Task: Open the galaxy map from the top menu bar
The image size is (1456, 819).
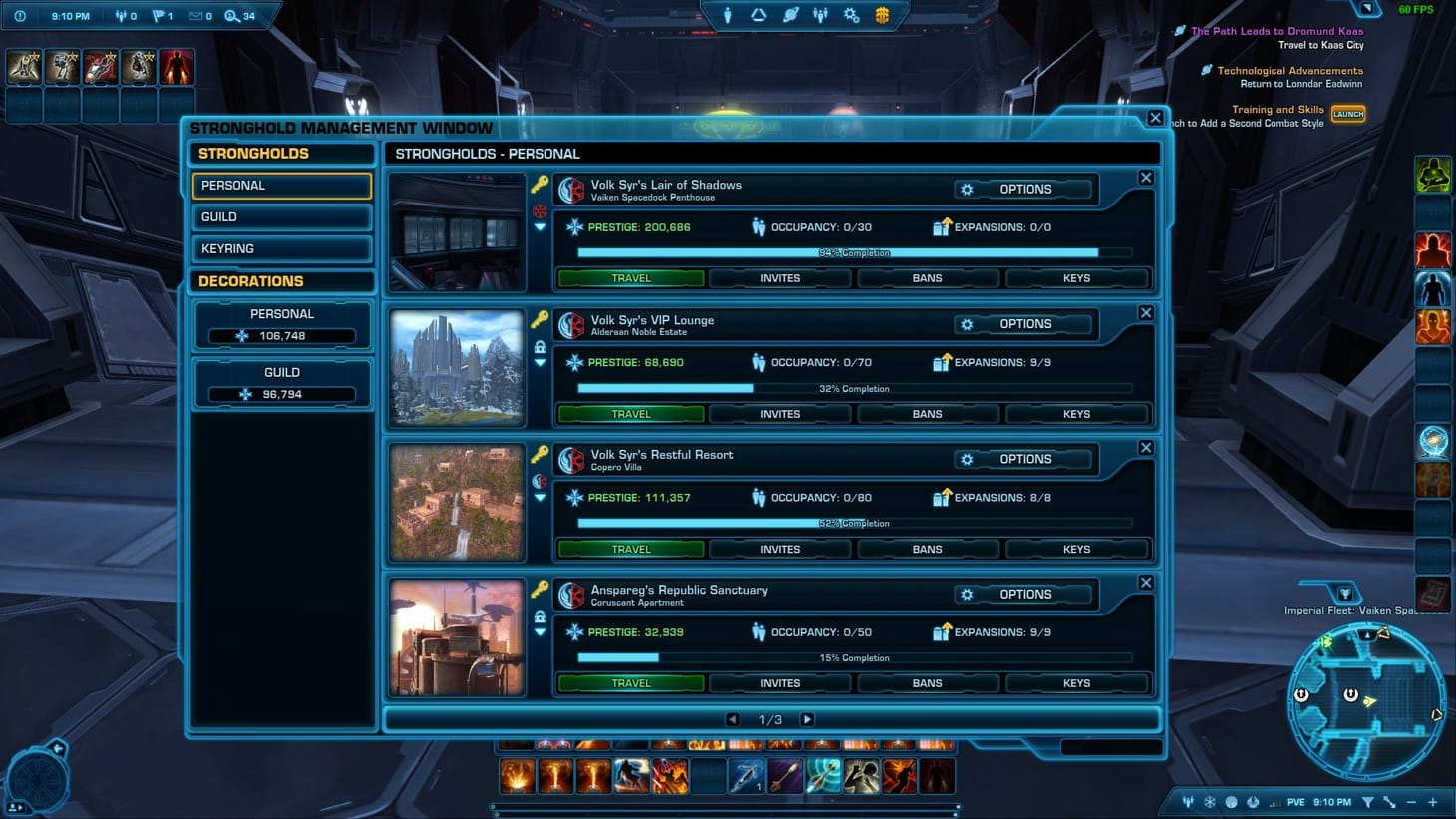Action: 788,15
